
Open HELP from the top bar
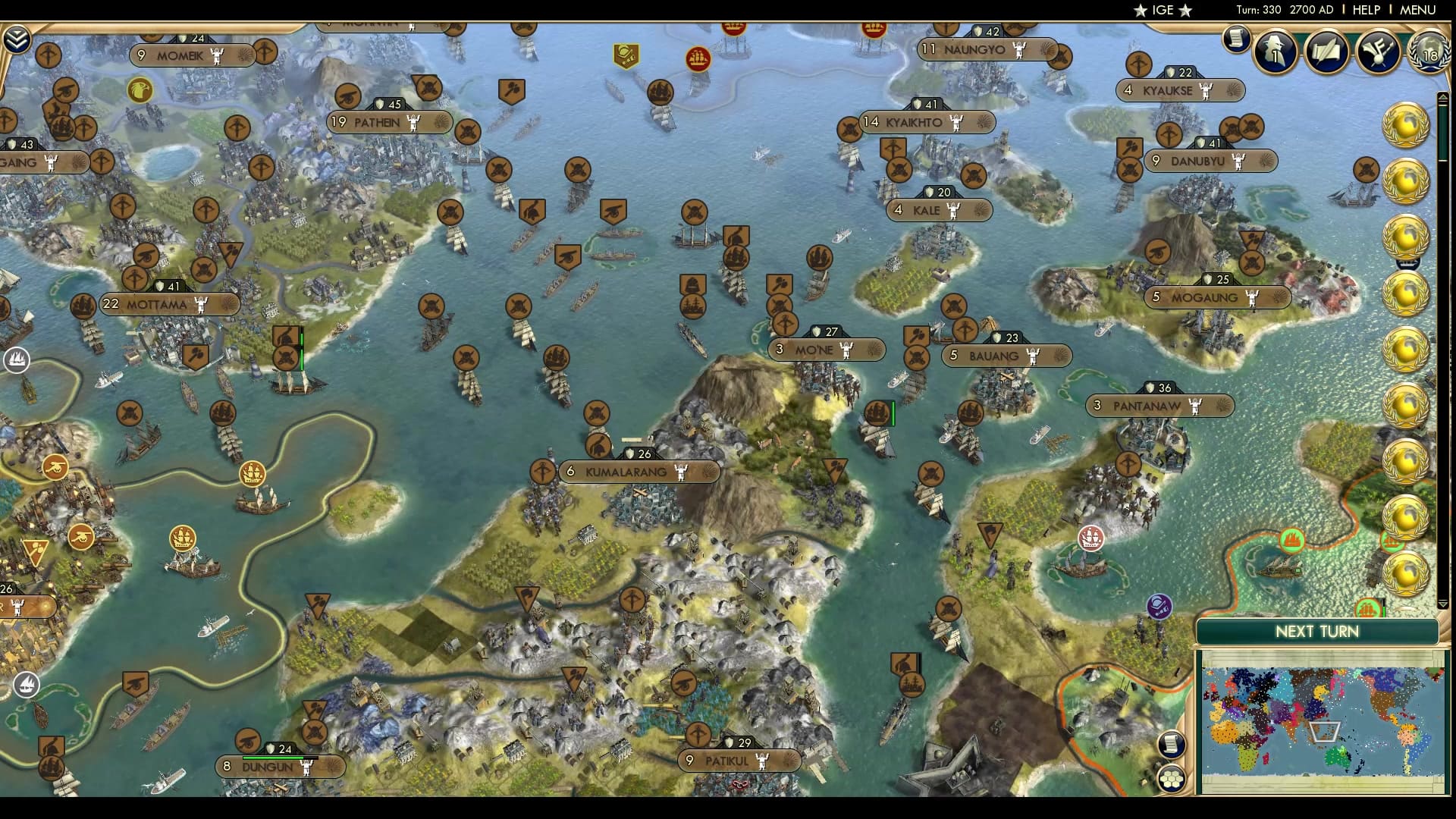(1365, 10)
